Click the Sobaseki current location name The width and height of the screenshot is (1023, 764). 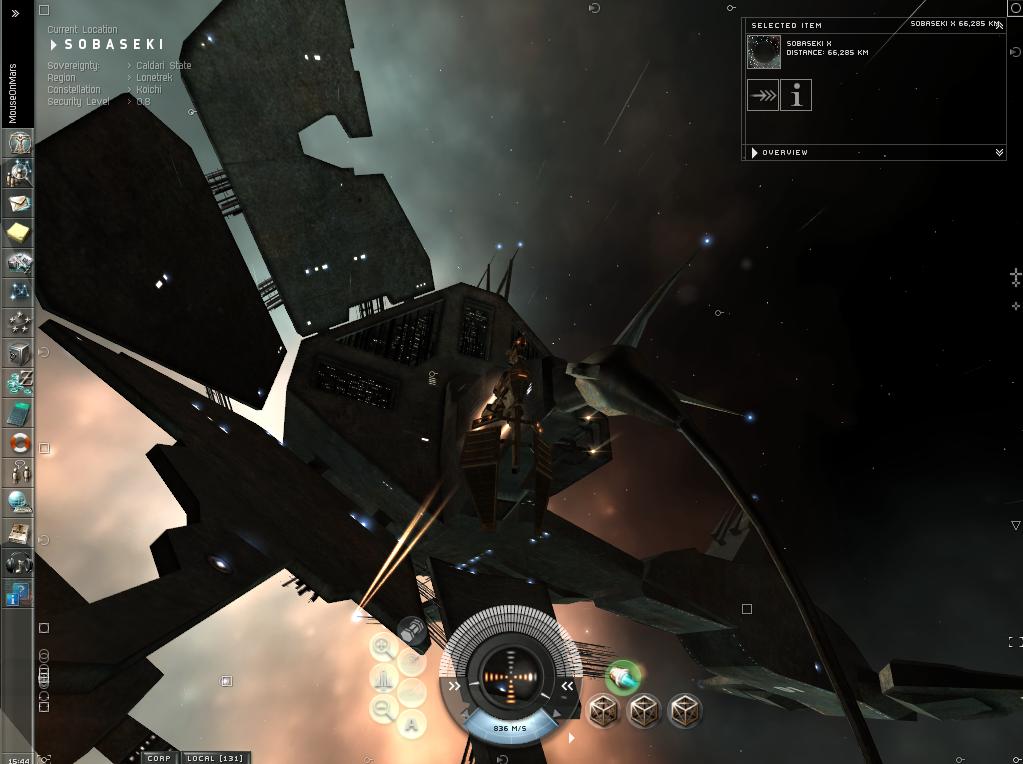pos(113,45)
